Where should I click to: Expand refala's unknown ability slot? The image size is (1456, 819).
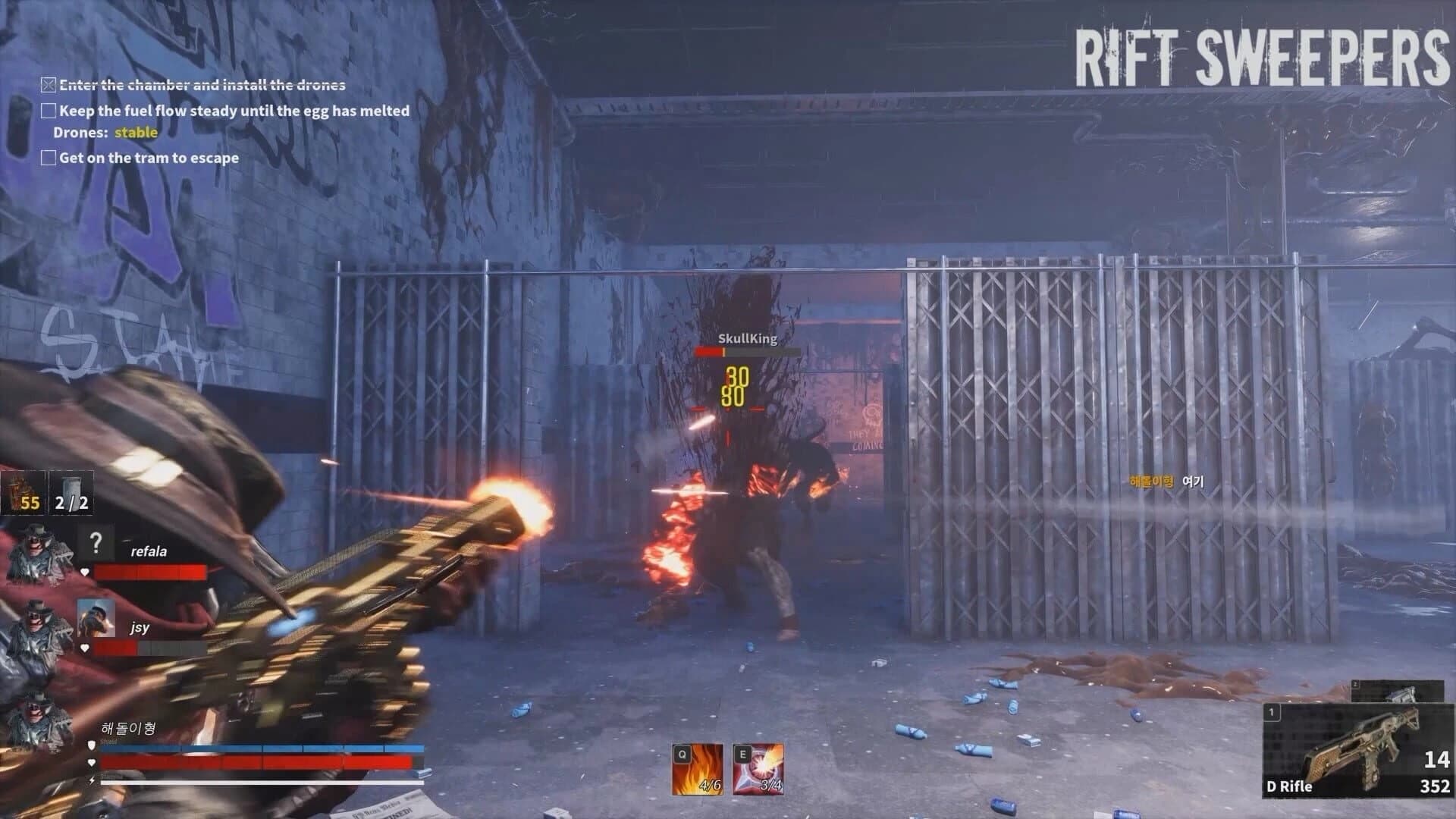[x=96, y=543]
